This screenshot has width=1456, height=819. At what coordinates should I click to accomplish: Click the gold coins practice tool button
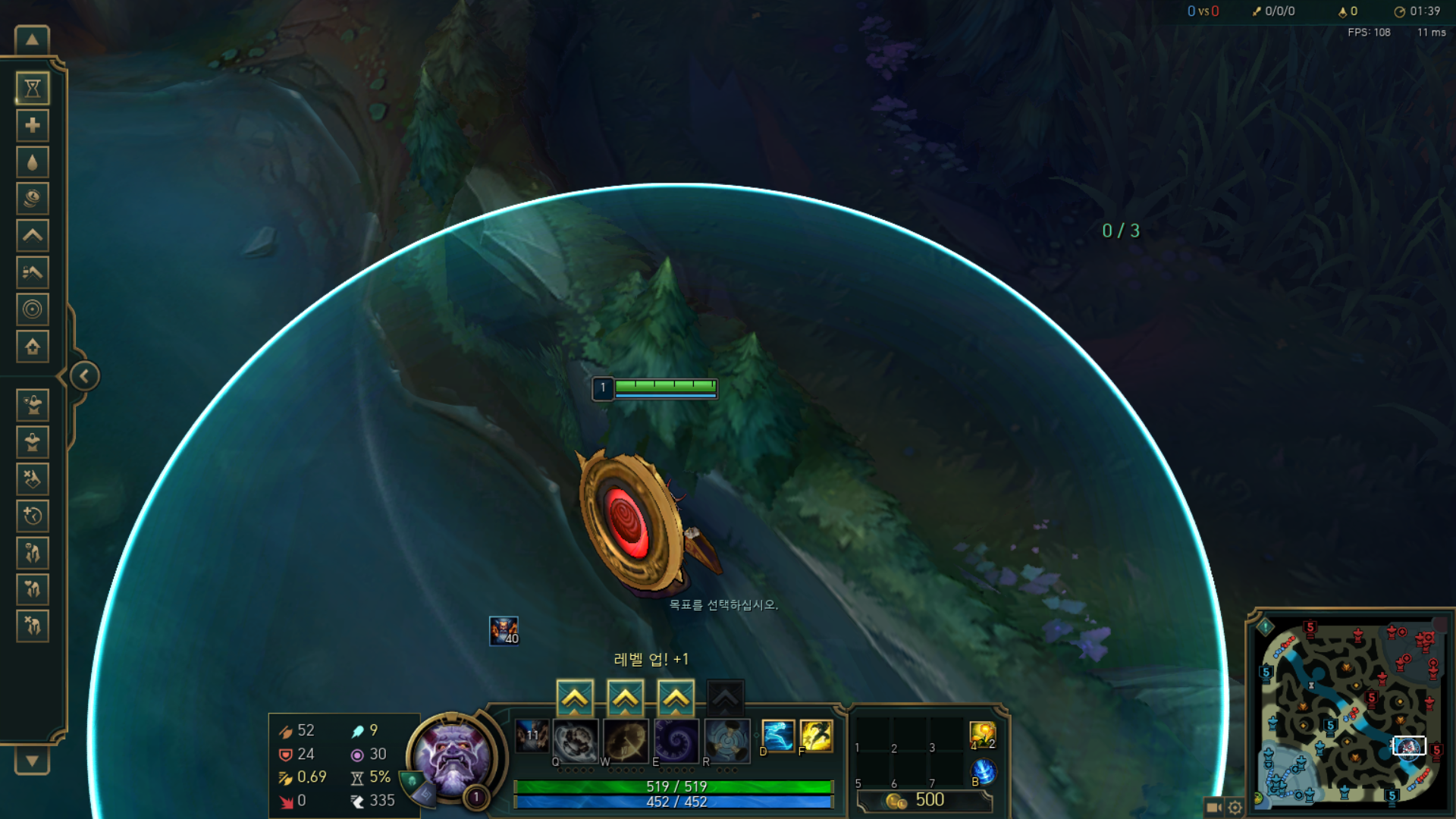coord(33,199)
